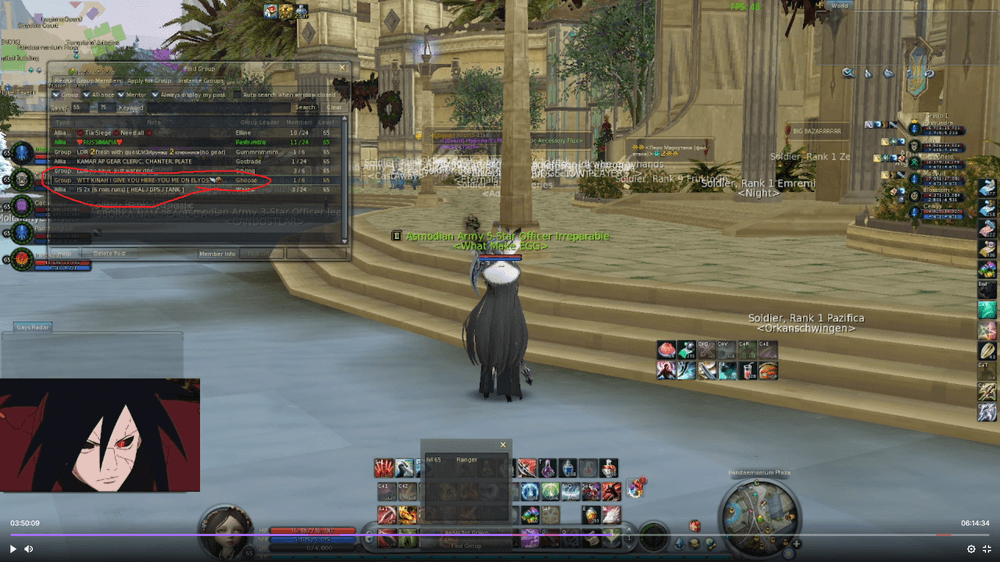Open the Instance Groups tab
The image size is (1000, 562).
200,80
